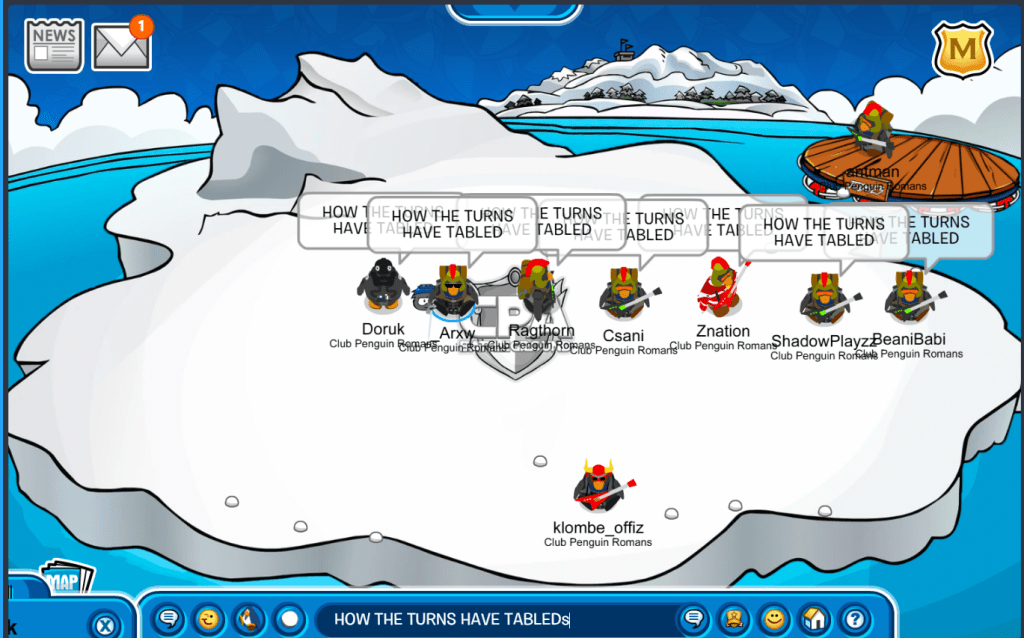Close the panel with the X button
Image resolution: width=1024 pixels, height=638 pixels.
click(x=105, y=626)
